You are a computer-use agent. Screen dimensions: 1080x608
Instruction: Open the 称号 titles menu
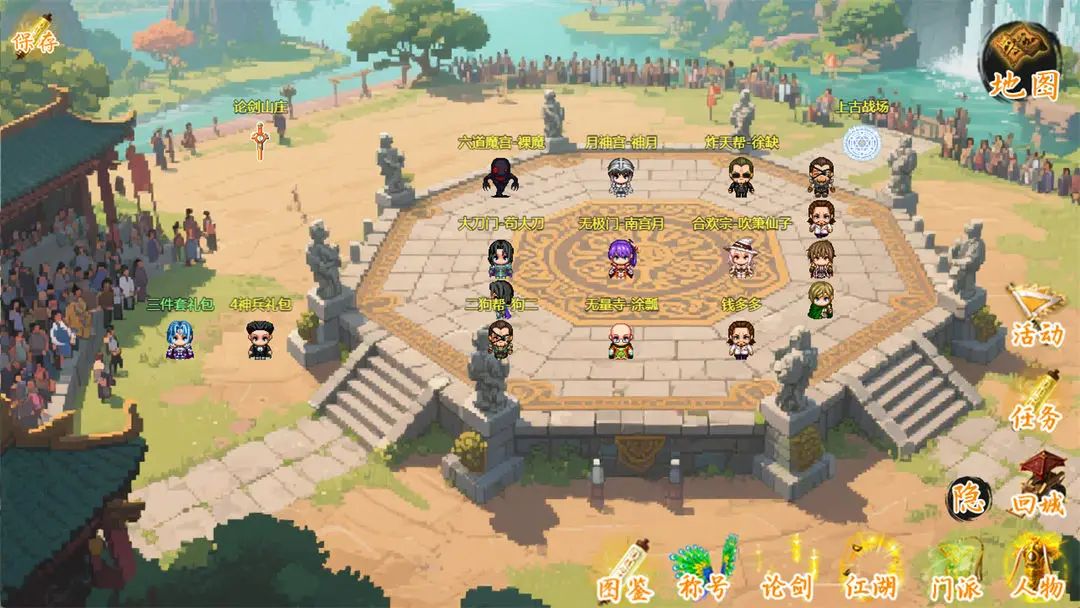point(705,570)
